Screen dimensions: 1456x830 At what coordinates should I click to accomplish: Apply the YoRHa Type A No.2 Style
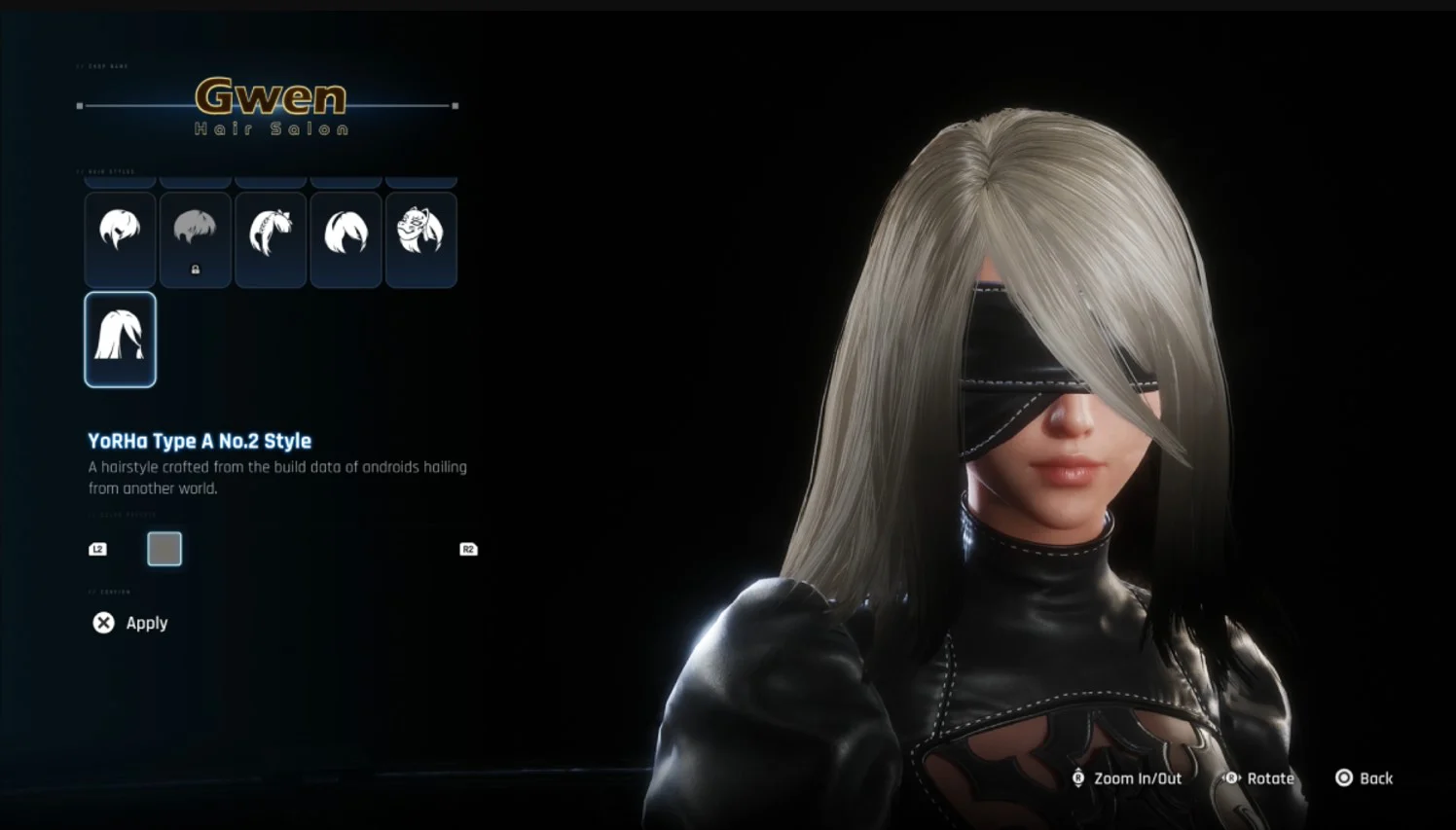[146, 623]
